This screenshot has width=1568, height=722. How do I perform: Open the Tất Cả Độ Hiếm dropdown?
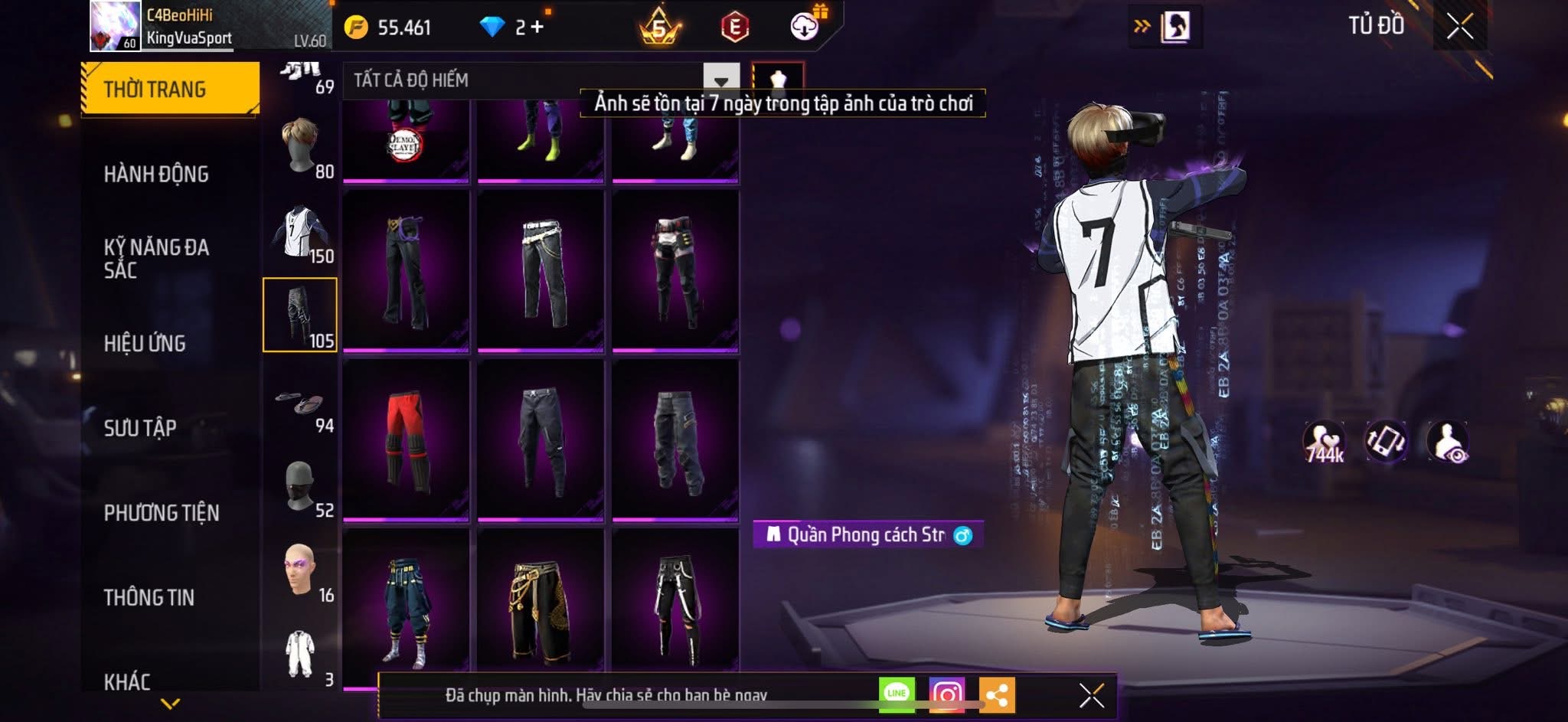pyautogui.click(x=720, y=80)
